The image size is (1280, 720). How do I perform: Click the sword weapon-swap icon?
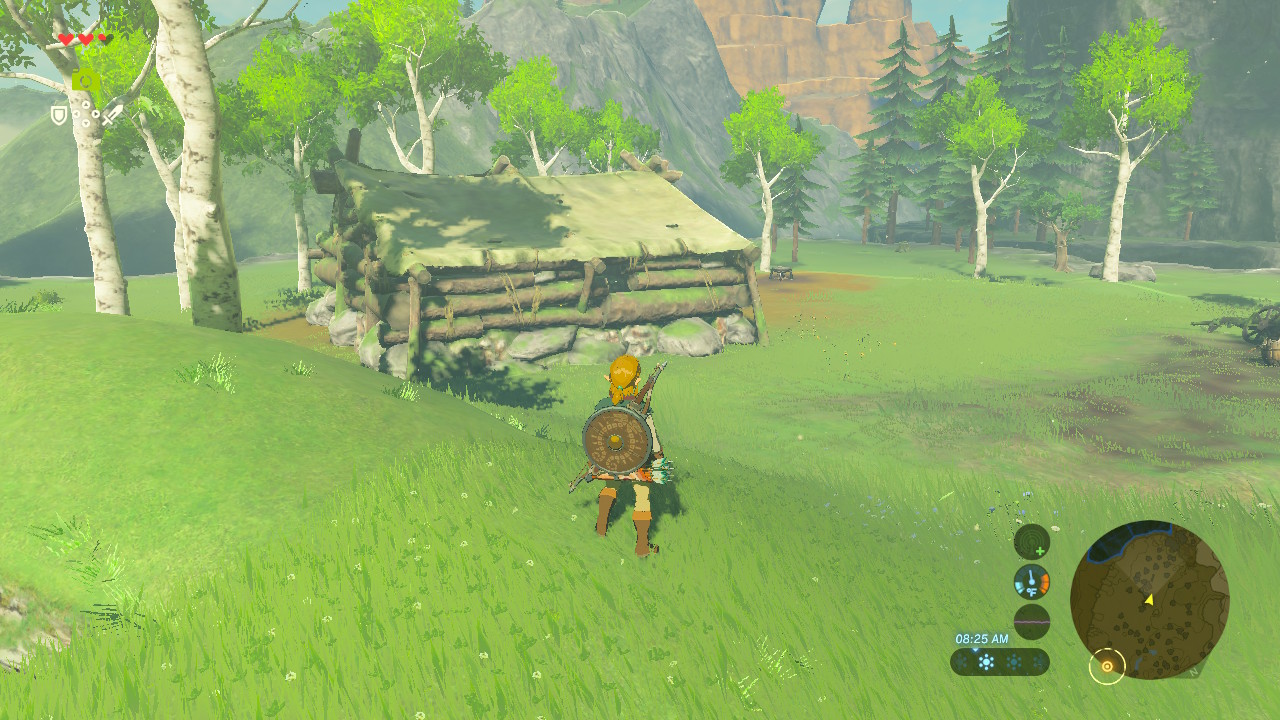[112, 116]
